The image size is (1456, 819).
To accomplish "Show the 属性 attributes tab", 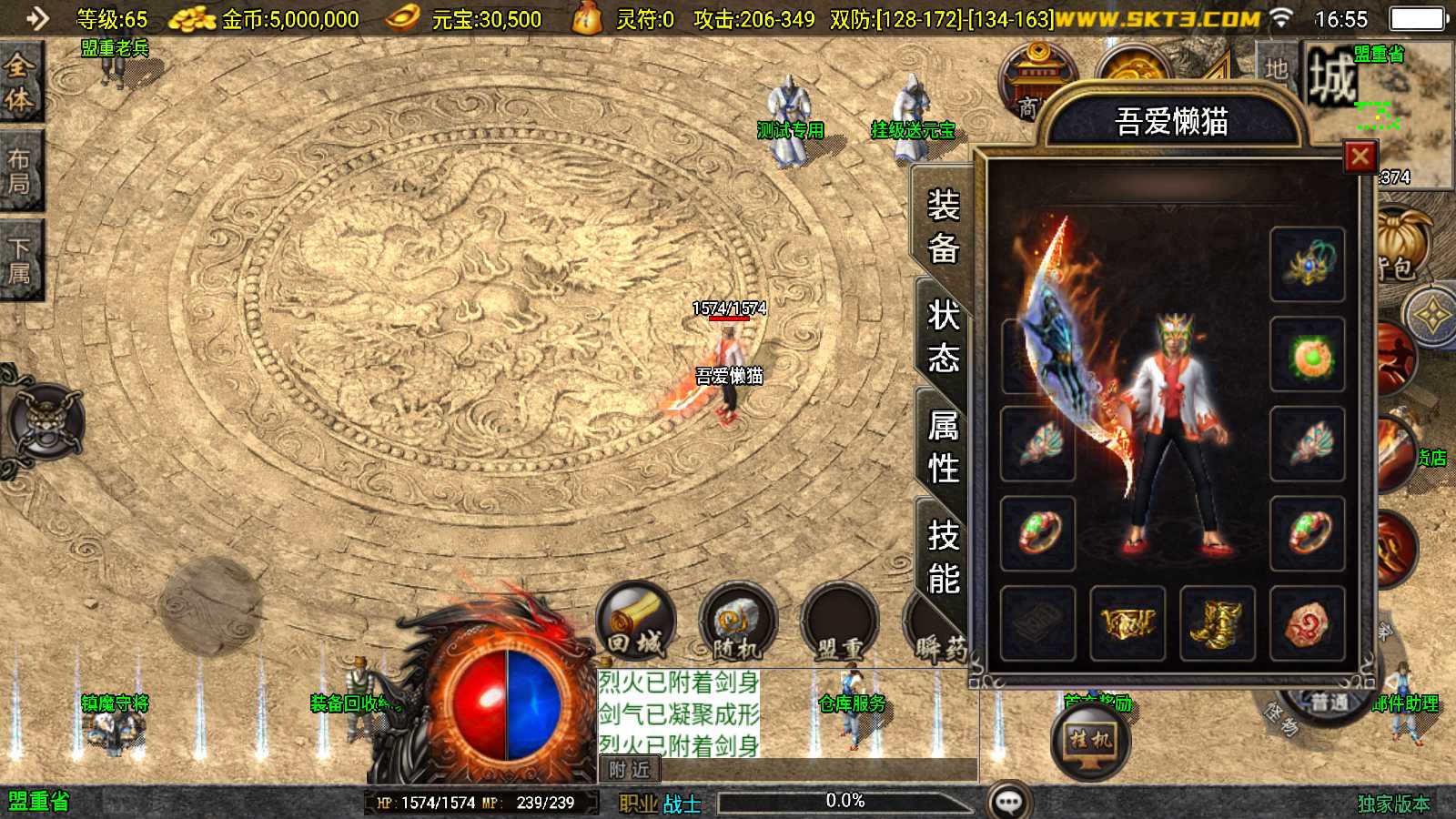I will (x=943, y=447).
